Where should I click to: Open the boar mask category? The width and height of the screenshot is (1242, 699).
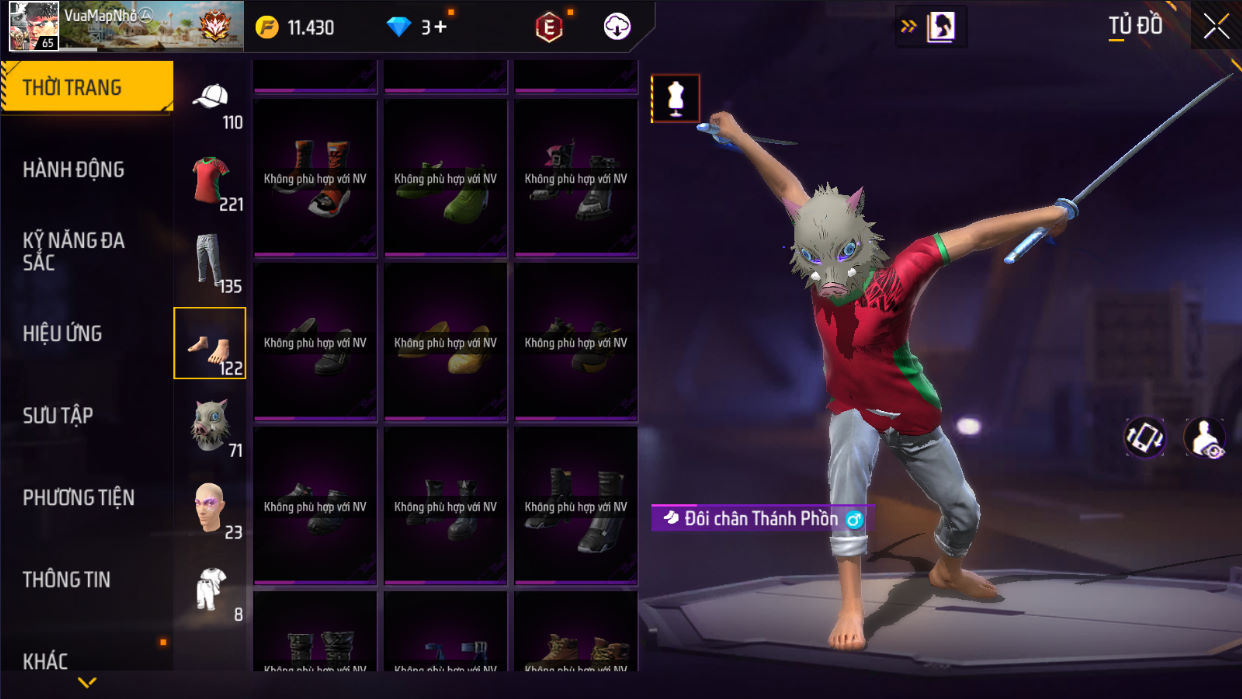[210, 426]
